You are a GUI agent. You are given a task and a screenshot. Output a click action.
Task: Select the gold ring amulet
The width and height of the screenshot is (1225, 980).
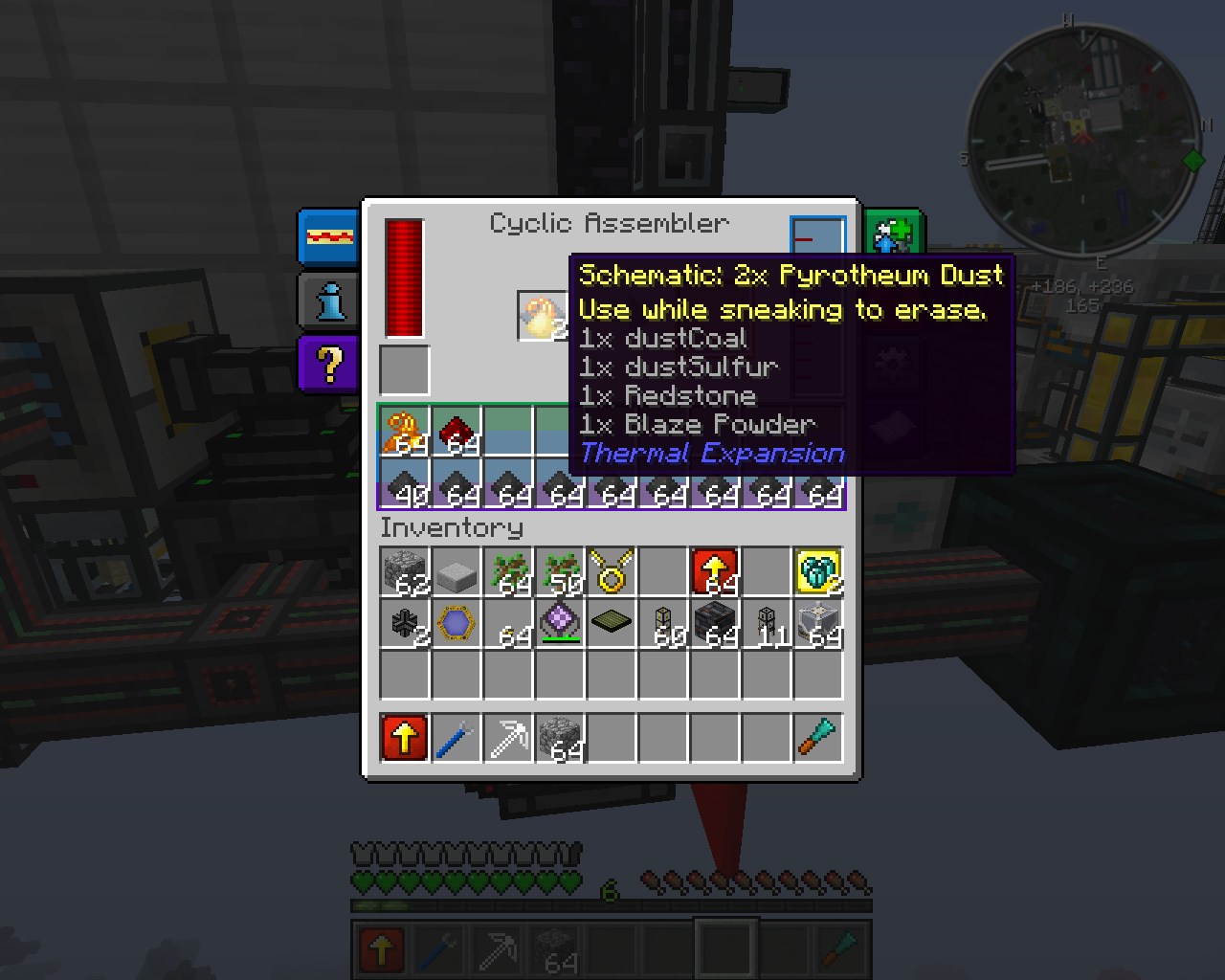[612, 572]
